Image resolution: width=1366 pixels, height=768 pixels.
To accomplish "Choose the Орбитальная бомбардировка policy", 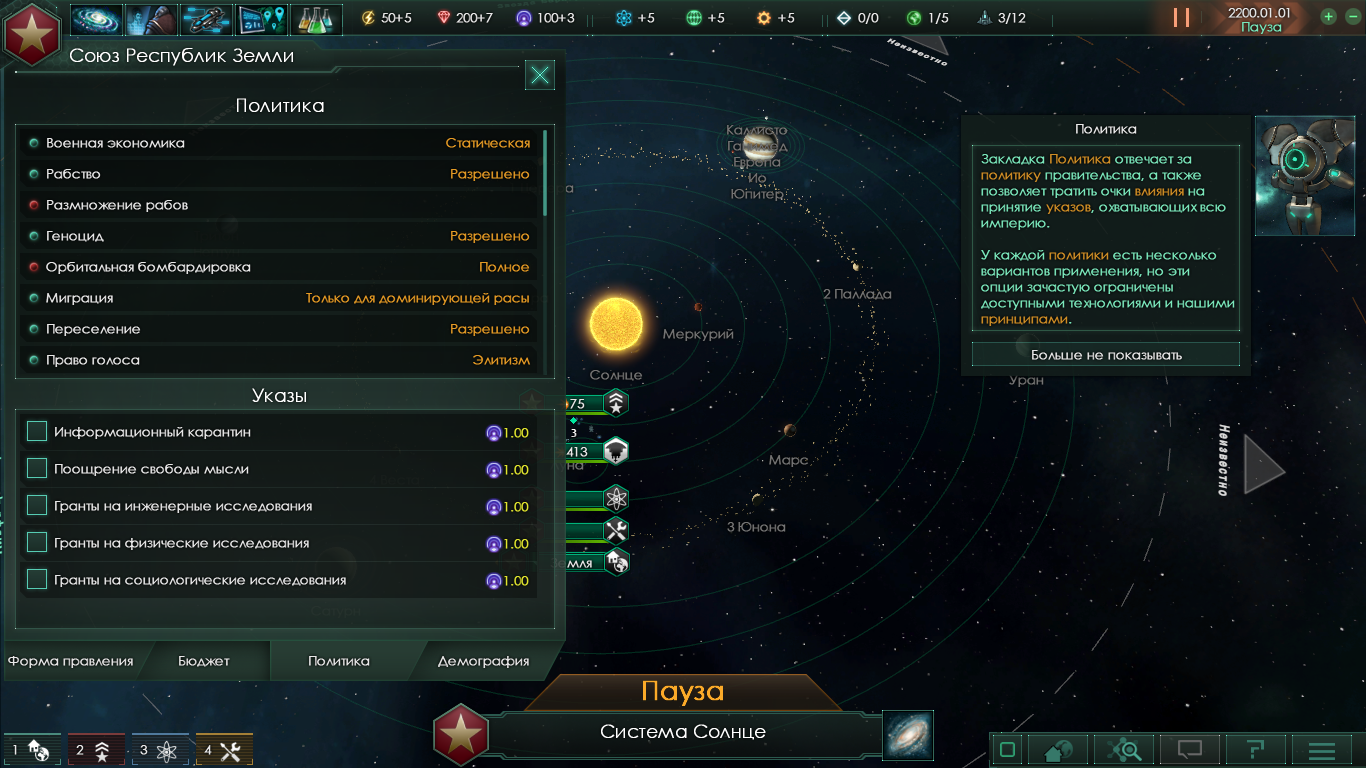I will tap(280, 267).
